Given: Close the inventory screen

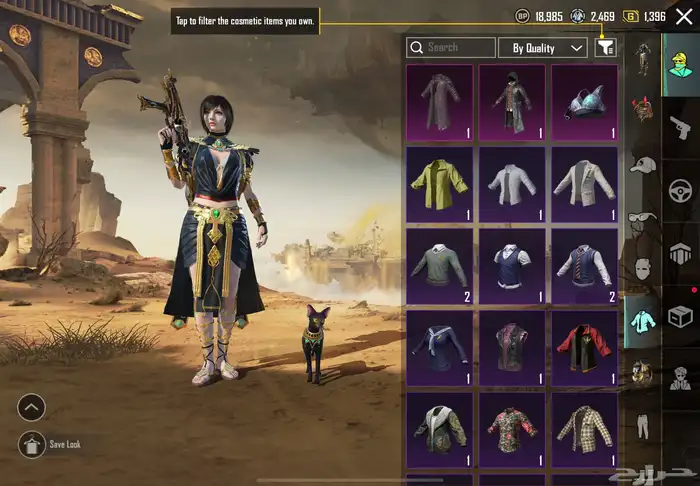Looking at the screenshot, I should click(x=682, y=16).
